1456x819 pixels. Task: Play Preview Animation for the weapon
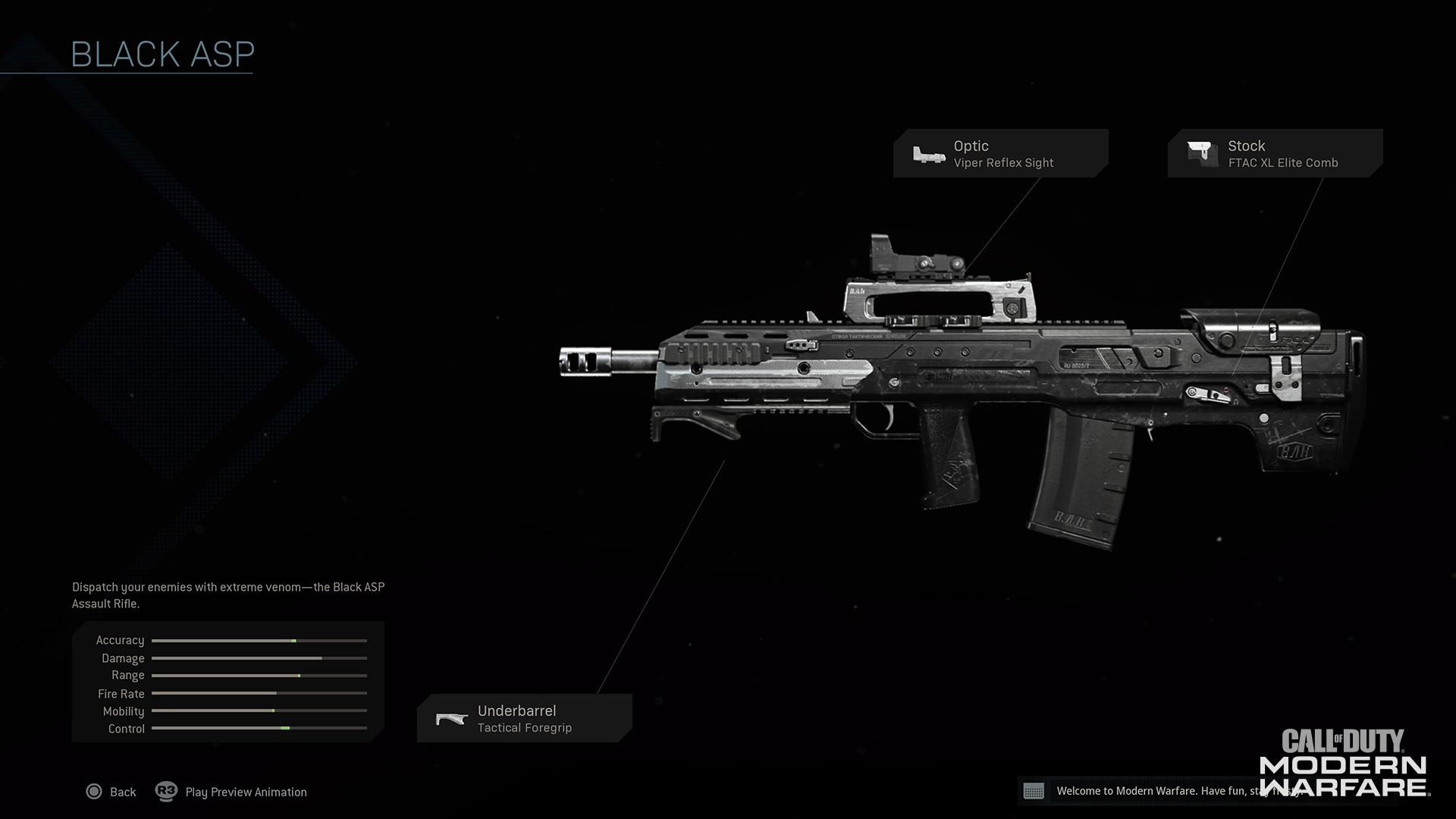[231, 792]
